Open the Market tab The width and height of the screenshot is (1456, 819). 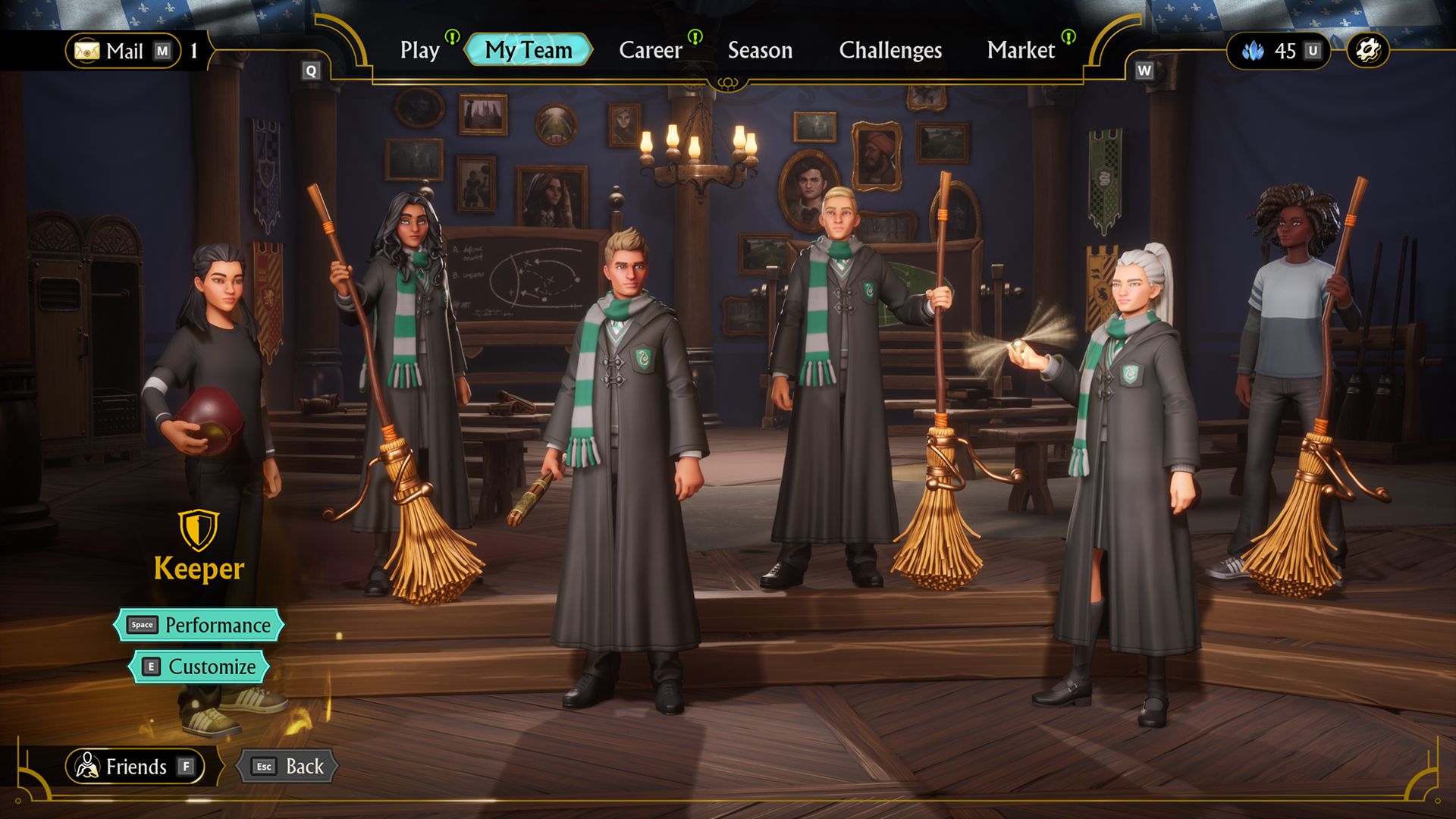tap(1021, 50)
